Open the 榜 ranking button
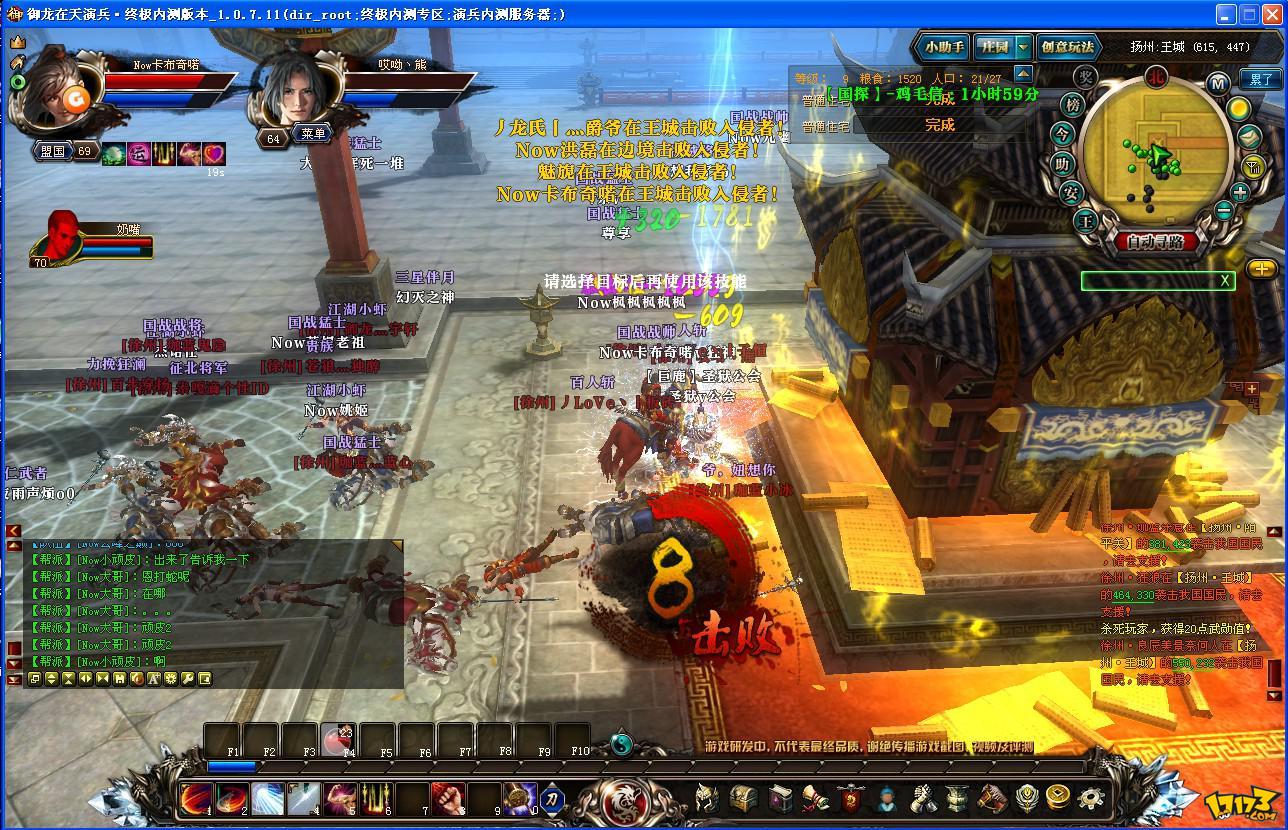The width and height of the screenshot is (1288, 830). tap(1073, 105)
